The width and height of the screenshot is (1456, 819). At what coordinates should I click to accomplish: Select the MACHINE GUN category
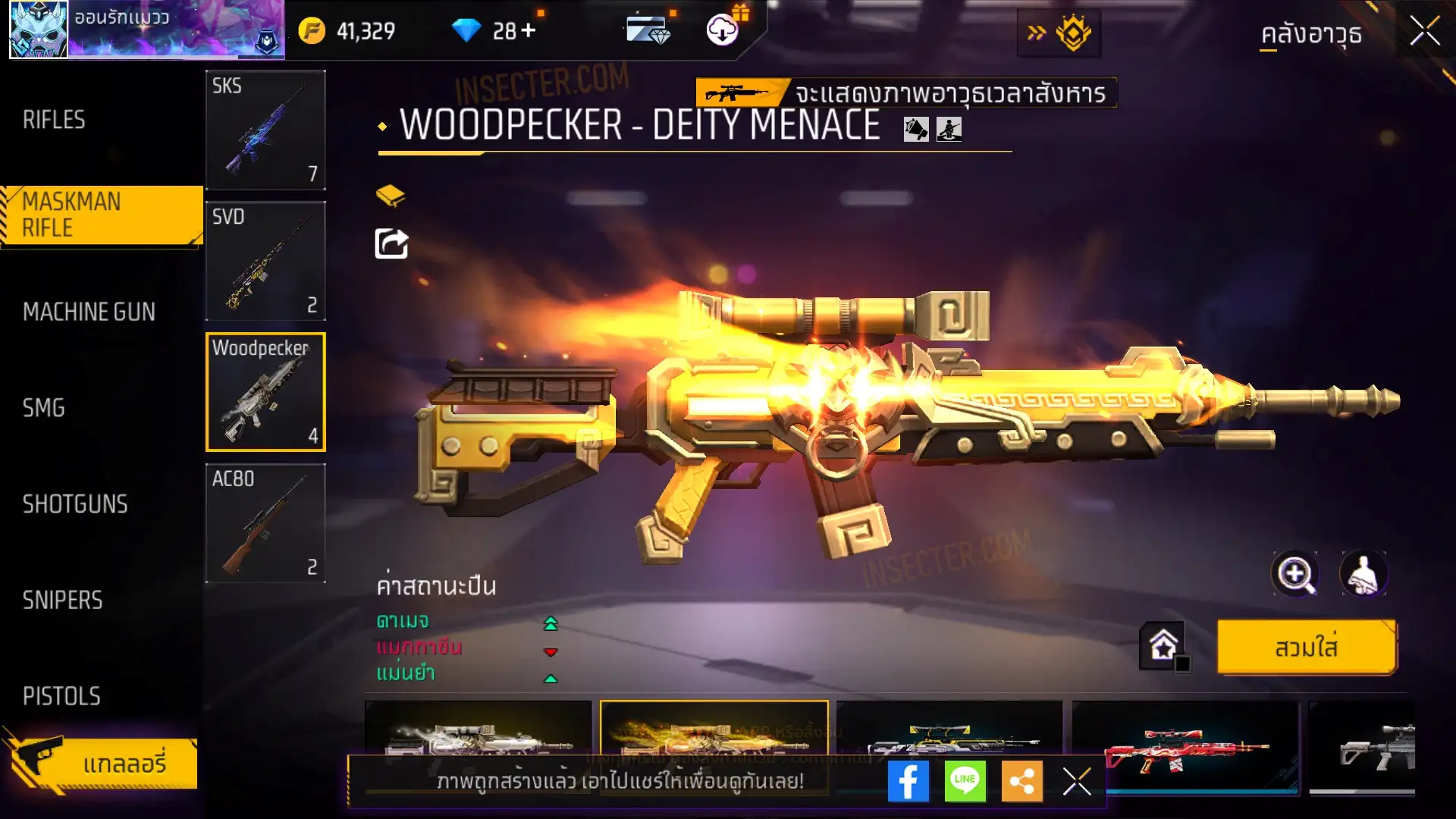[89, 312]
